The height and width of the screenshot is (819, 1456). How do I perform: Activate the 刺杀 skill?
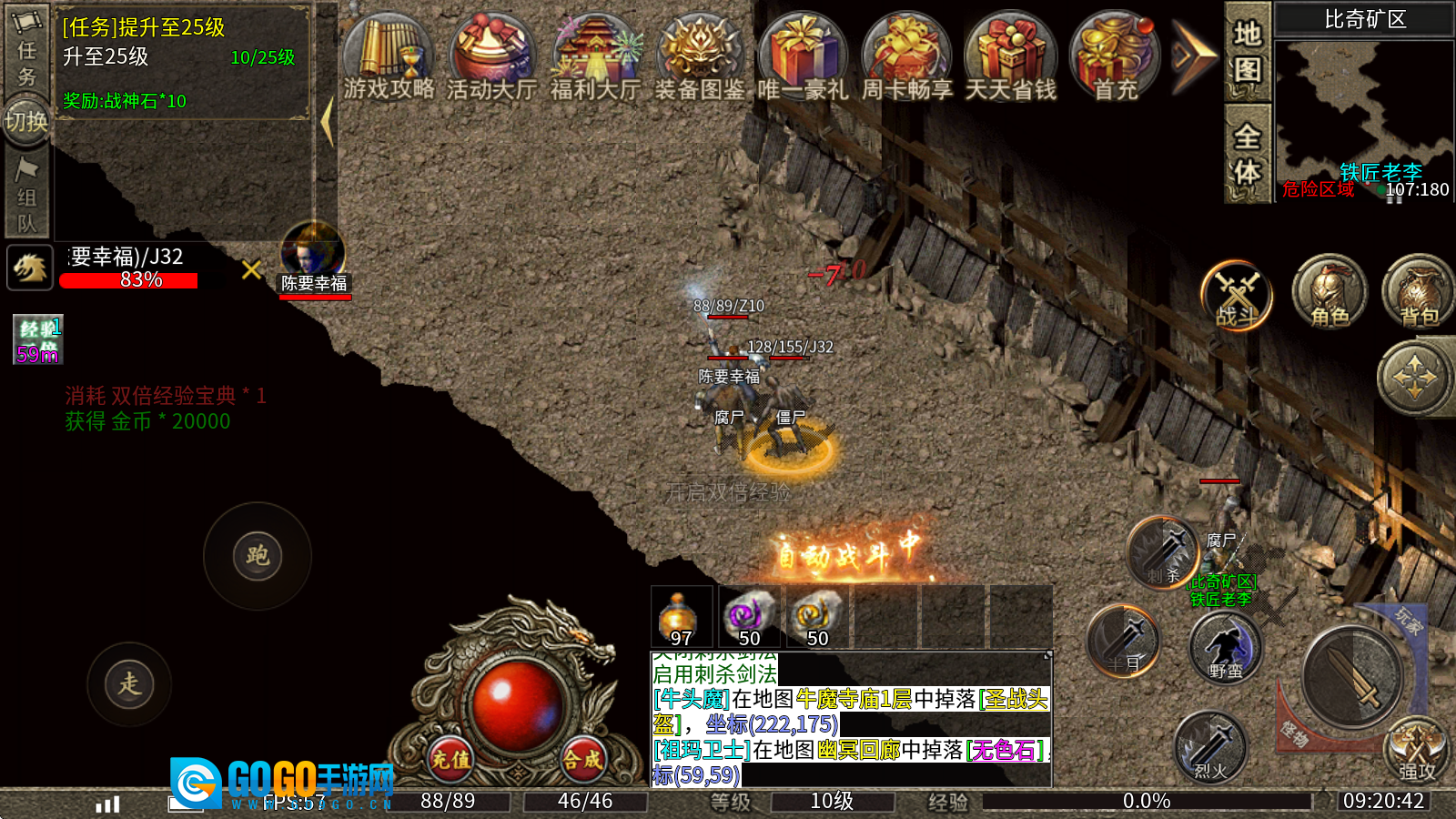[1163, 552]
